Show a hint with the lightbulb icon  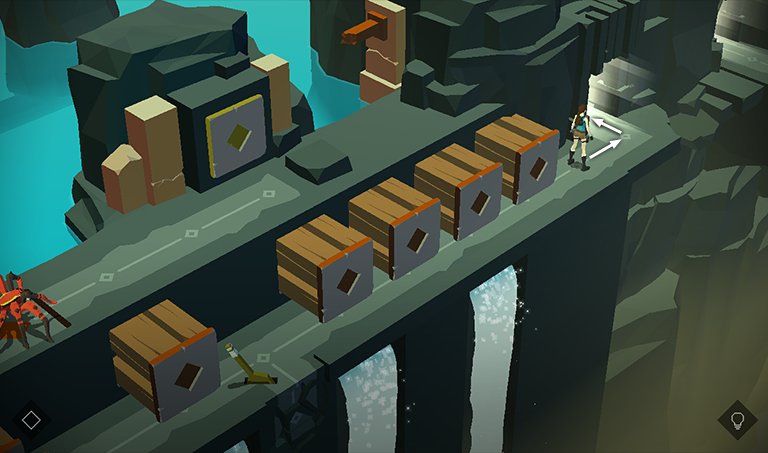[737, 419]
